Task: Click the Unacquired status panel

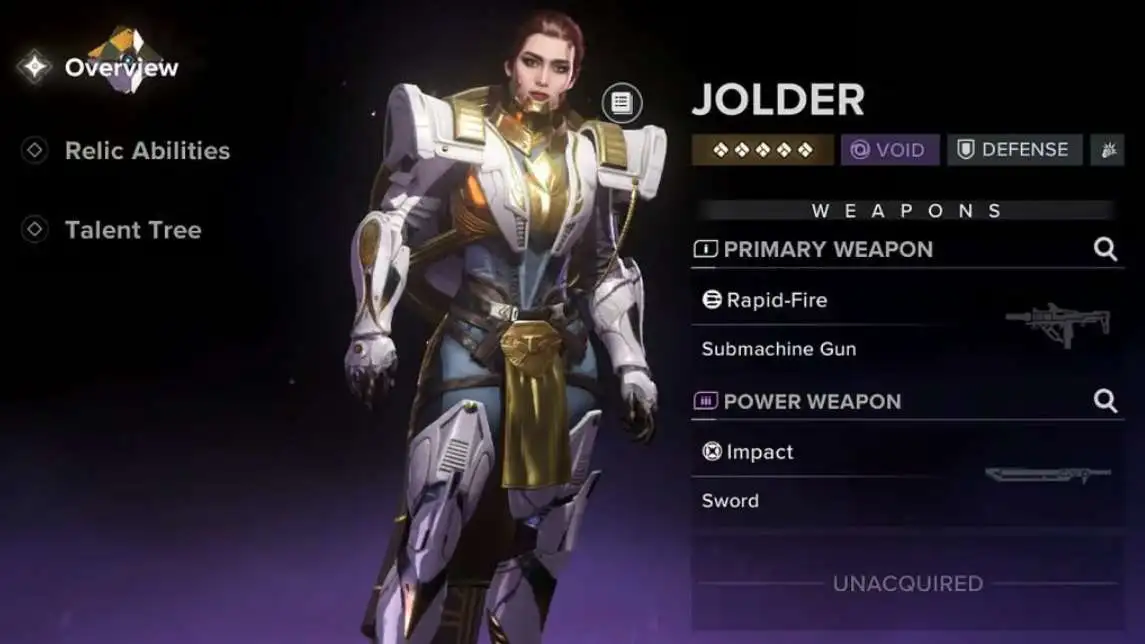Action: tap(906, 583)
